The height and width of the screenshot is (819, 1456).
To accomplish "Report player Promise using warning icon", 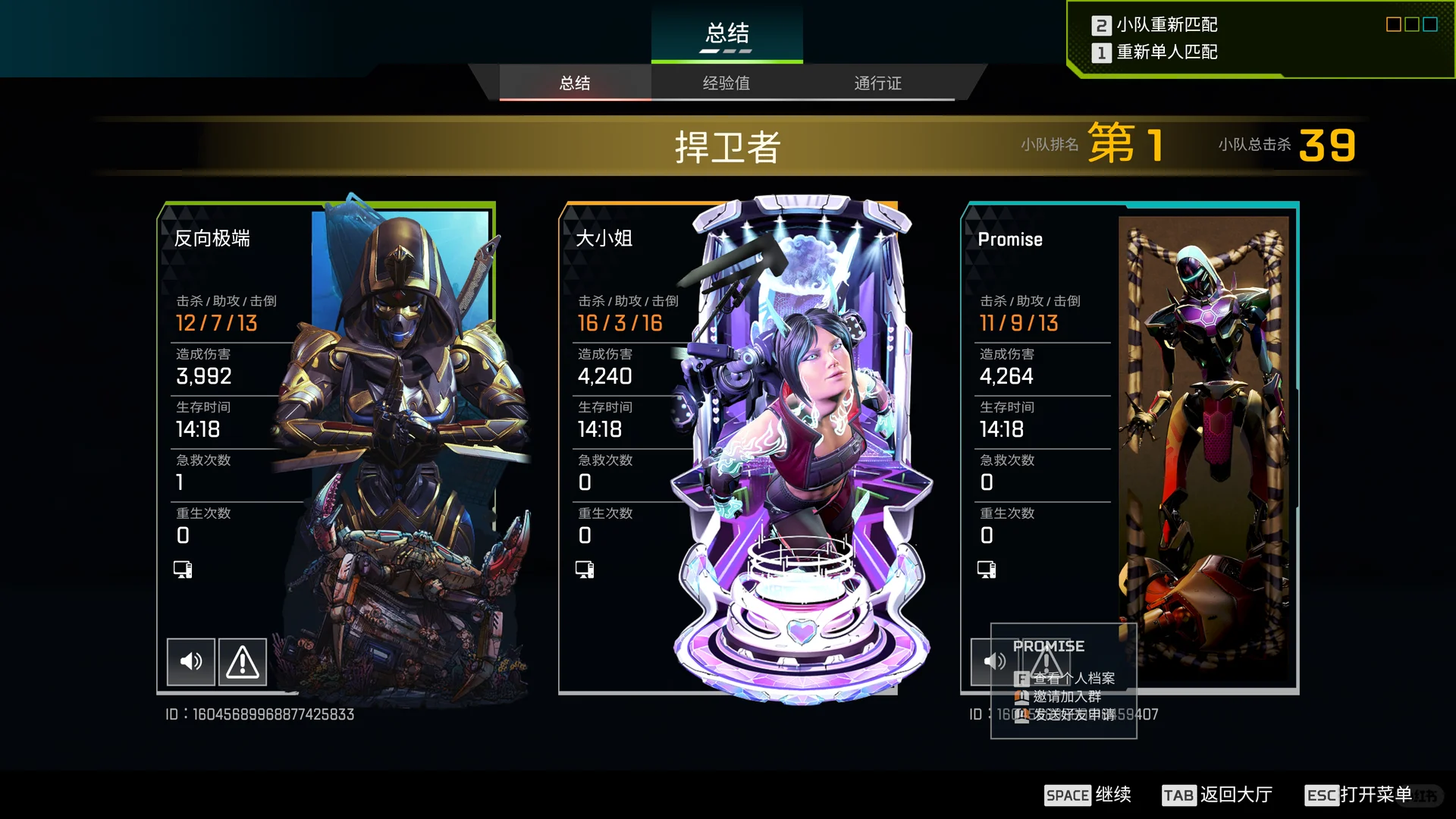I will (x=1046, y=661).
